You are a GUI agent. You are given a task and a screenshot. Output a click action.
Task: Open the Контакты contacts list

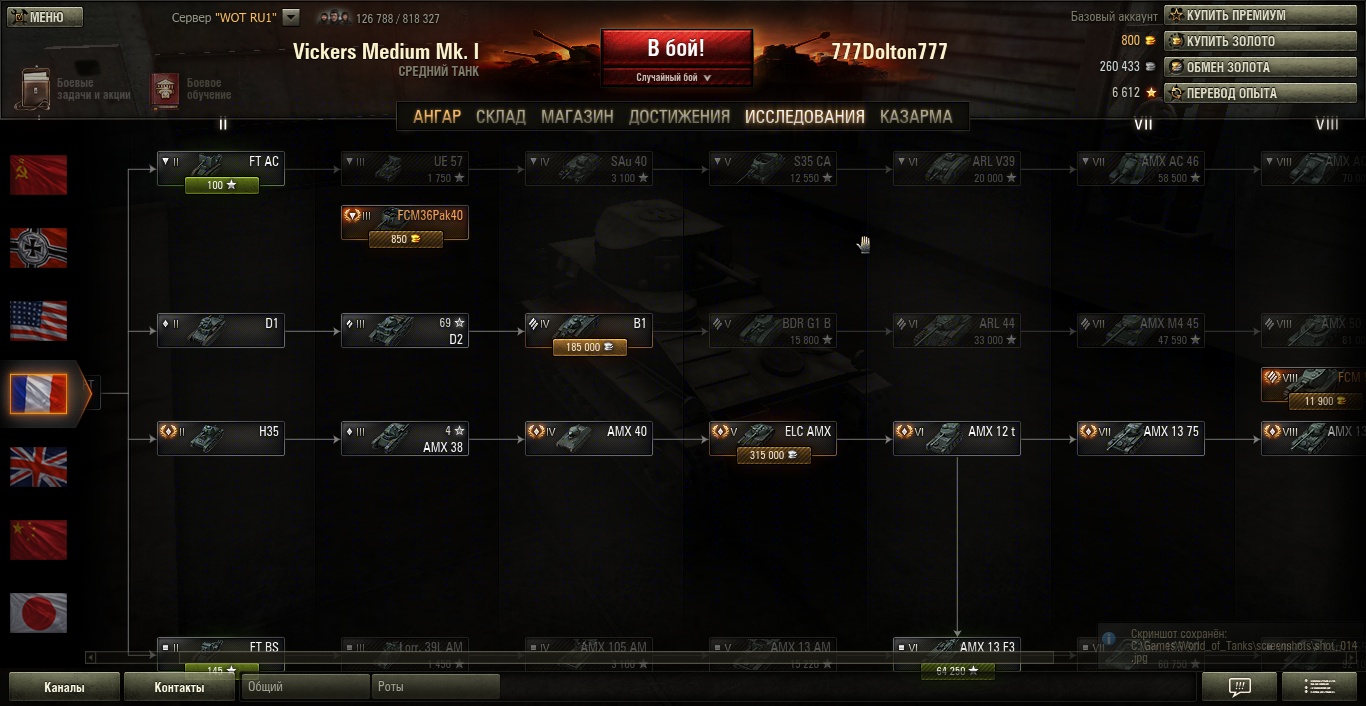pos(179,687)
